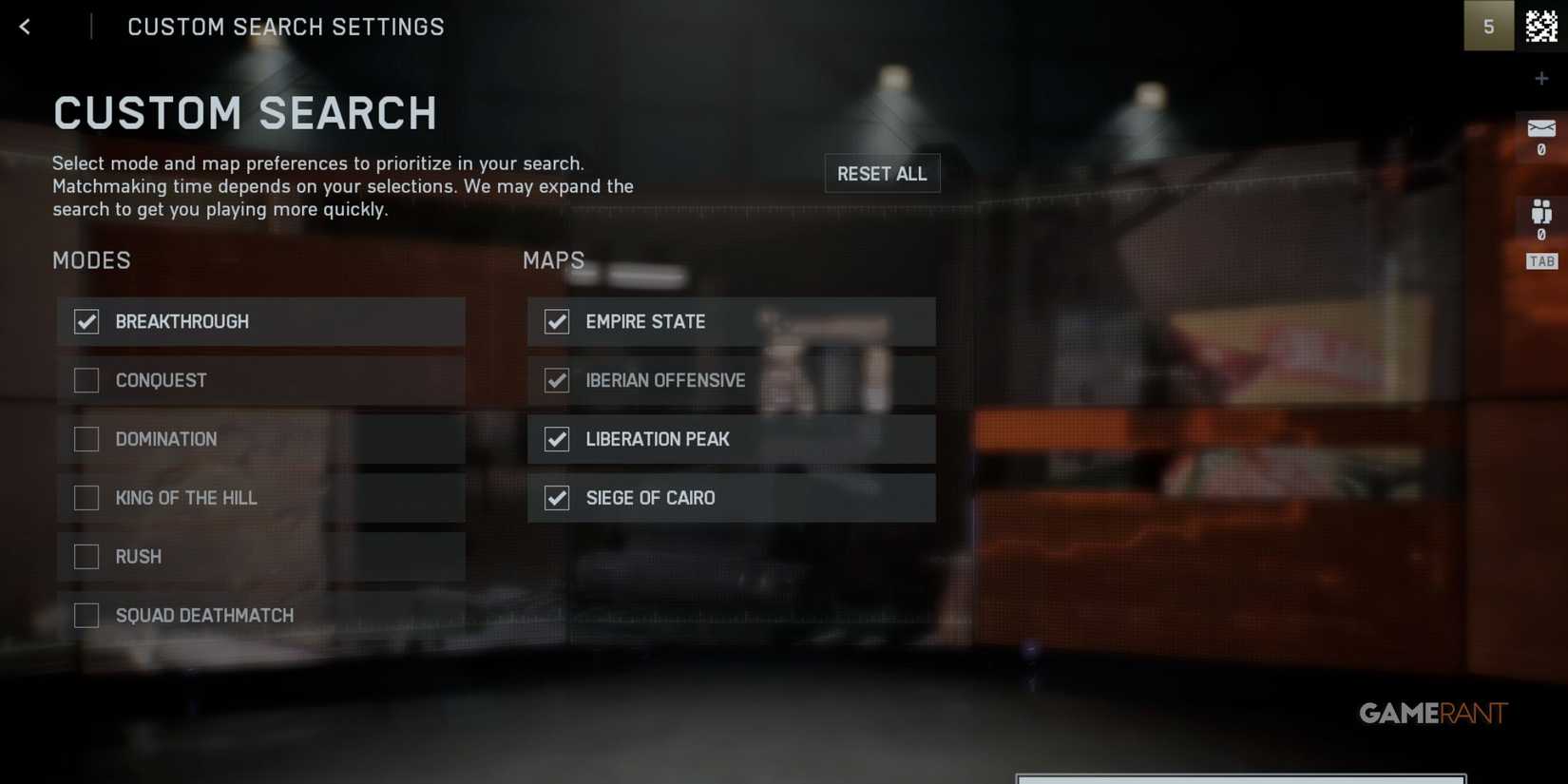Click the level 5 badge
The width and height of the screenshot is (1568, 784).
tap(1488, 26)
